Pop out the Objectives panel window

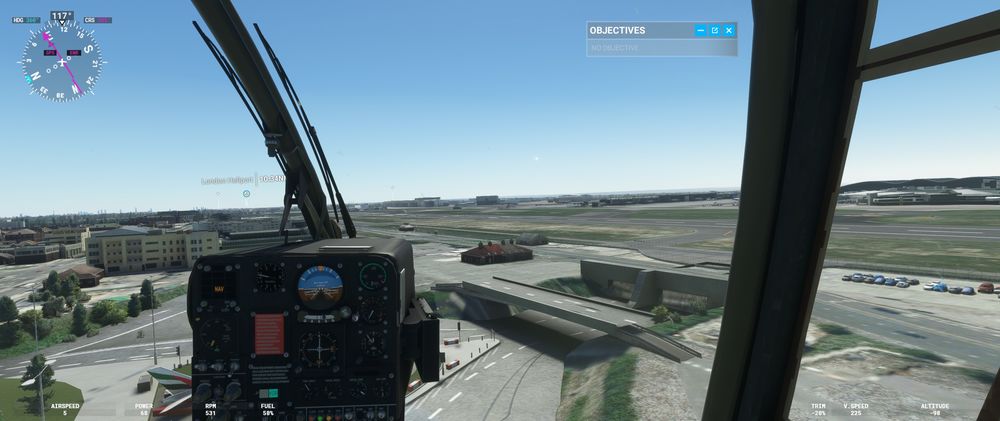(714, 31)
